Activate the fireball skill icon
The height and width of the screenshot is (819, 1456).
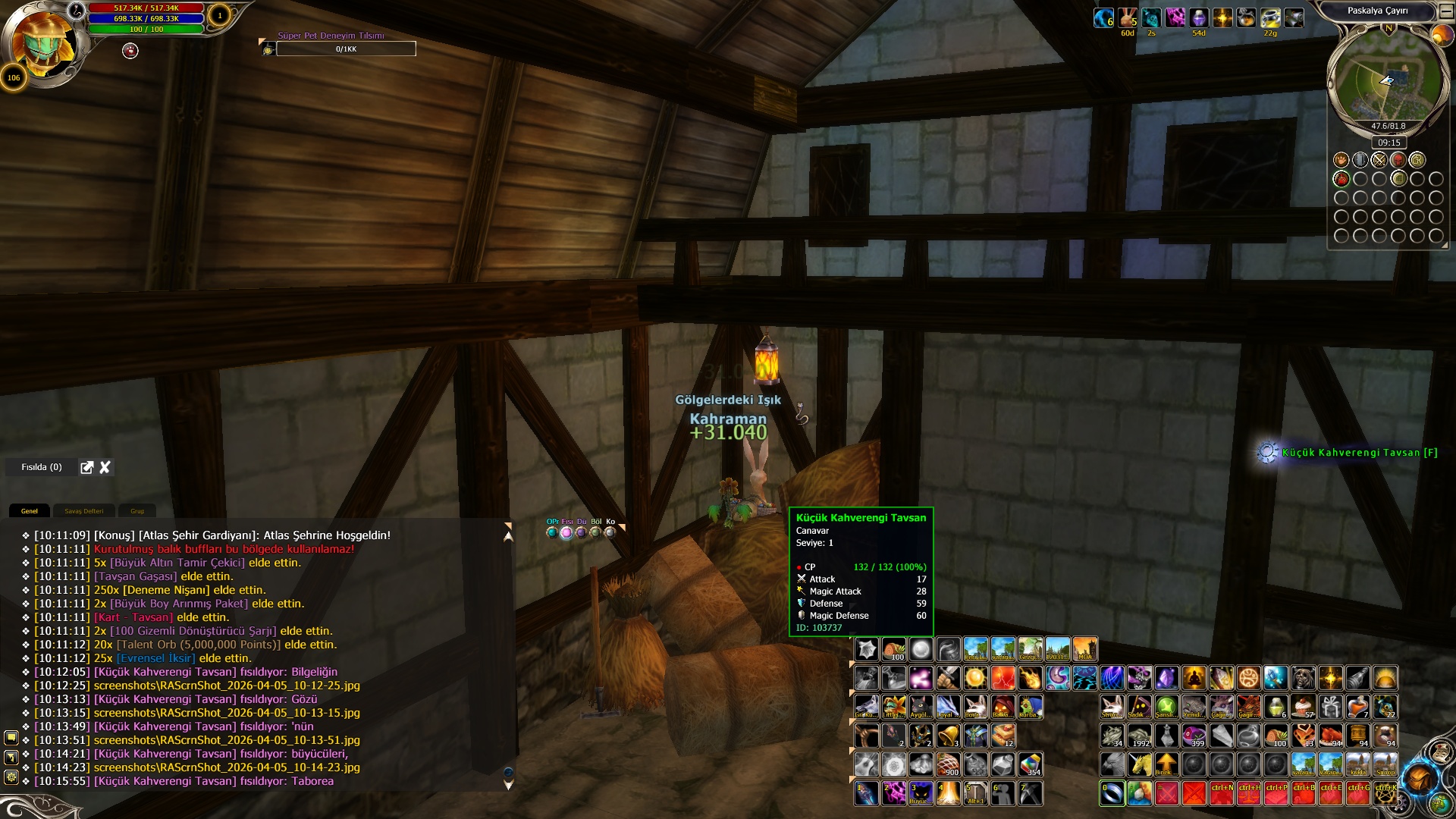[x=1030, y=678]
